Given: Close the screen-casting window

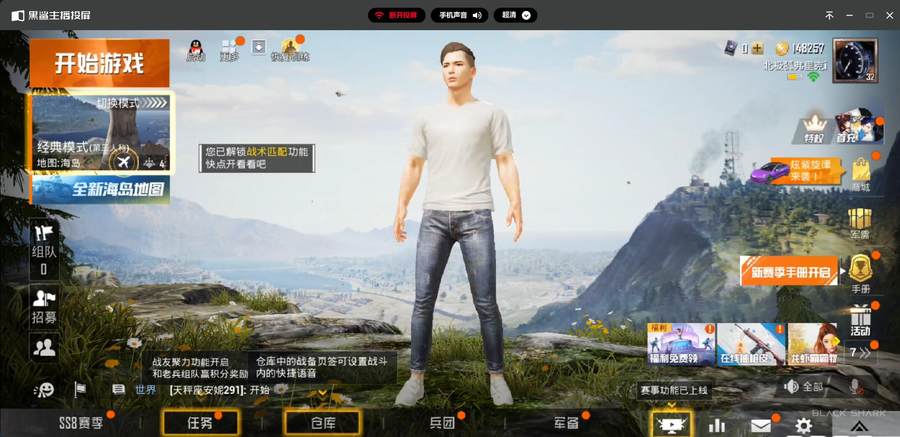Looking at the screenshot, I should coord(884,15).
